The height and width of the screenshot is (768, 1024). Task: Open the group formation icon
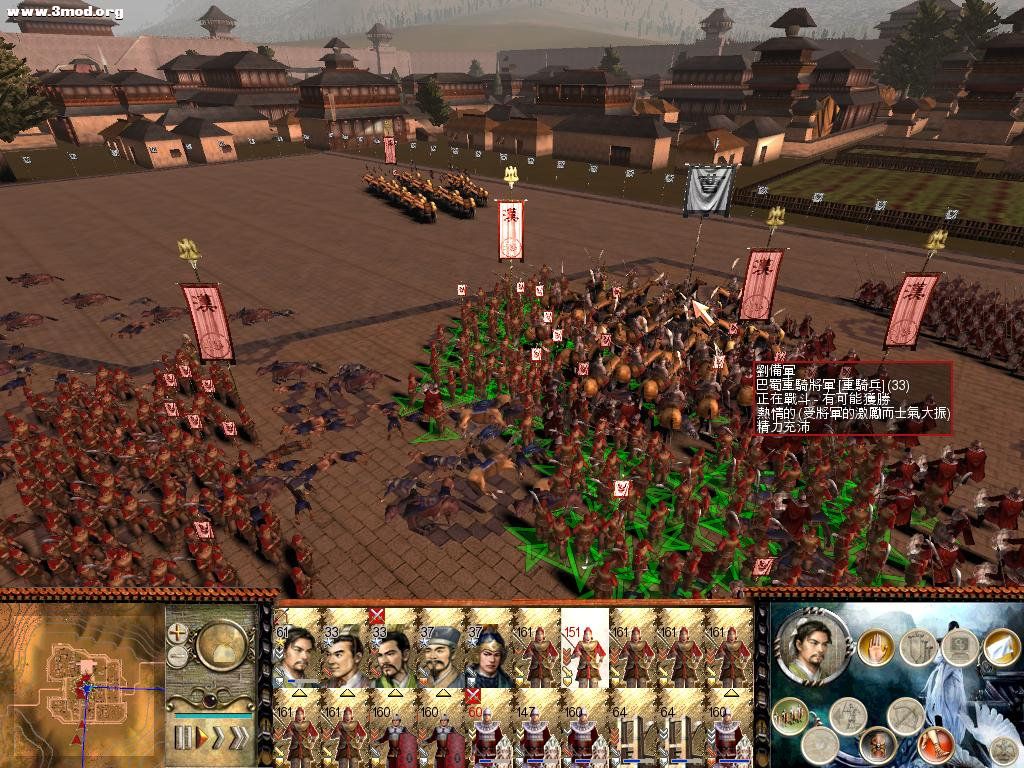[790, 714]
